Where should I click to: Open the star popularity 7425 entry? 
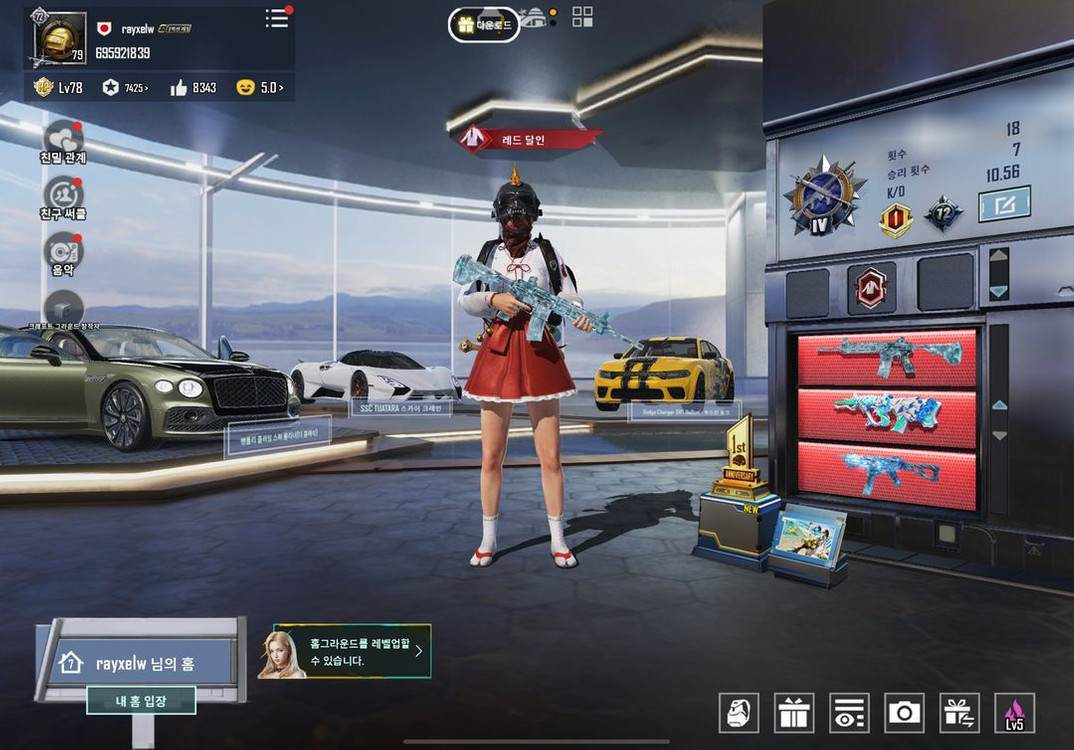click(x=125, y=88)
